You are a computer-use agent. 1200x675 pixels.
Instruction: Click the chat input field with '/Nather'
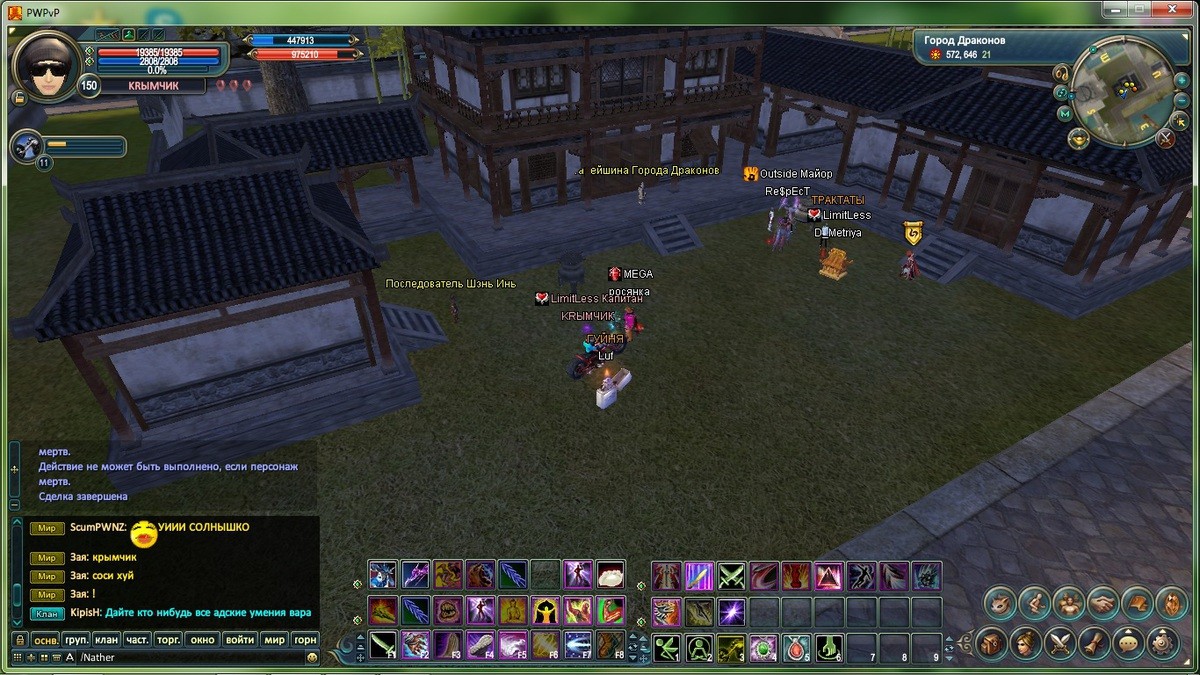tap(190, 657)
